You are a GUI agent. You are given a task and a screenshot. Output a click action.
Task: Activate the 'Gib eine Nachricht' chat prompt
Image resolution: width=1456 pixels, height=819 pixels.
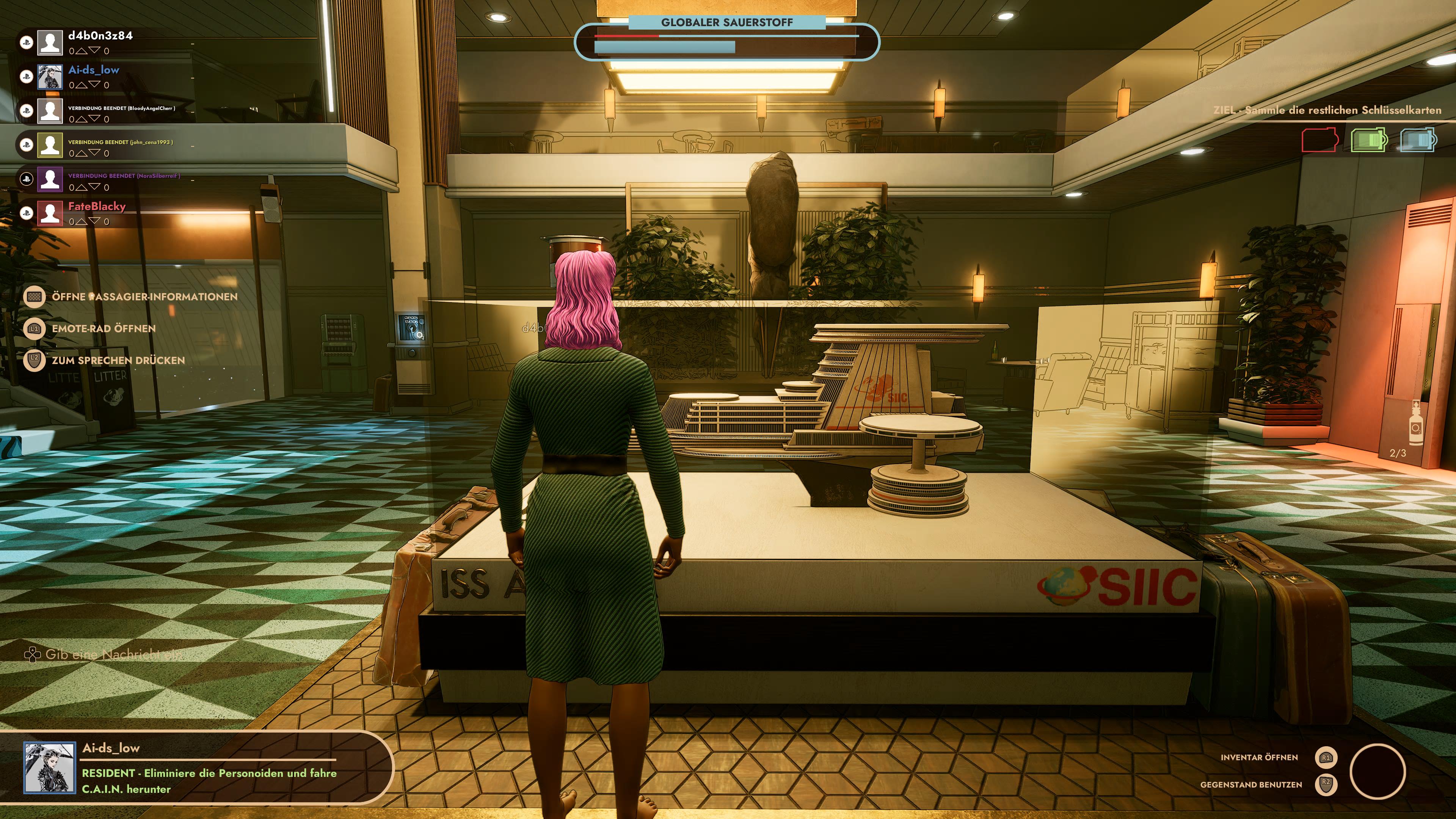(113, 654)
